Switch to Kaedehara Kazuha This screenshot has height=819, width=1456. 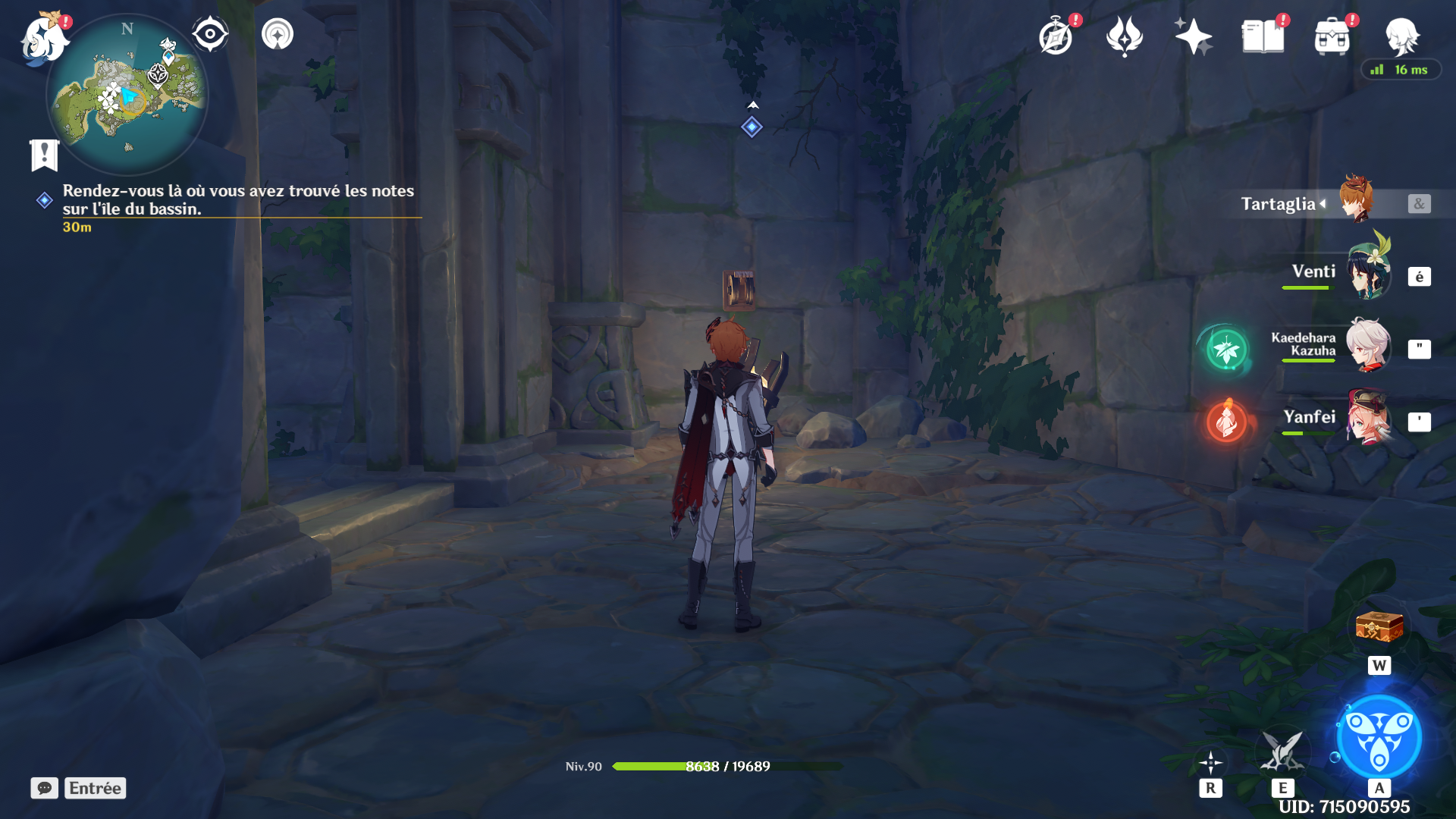coord(1367,347)
